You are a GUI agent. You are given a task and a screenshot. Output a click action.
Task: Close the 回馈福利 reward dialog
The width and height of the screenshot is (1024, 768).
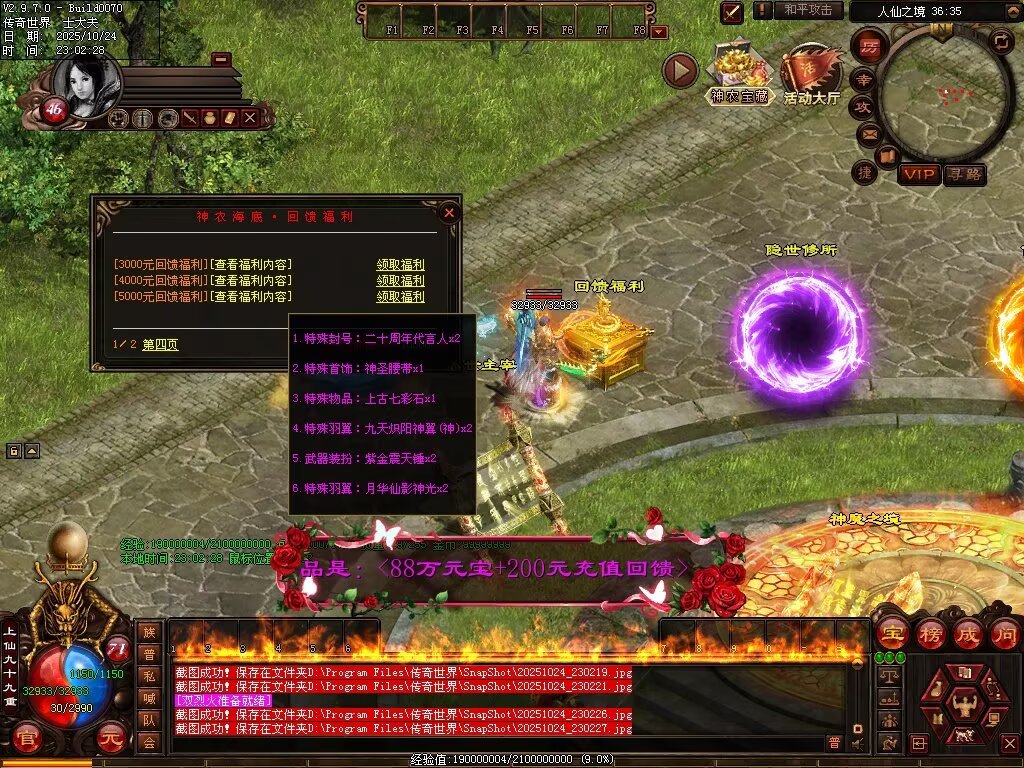coord(449,212)
